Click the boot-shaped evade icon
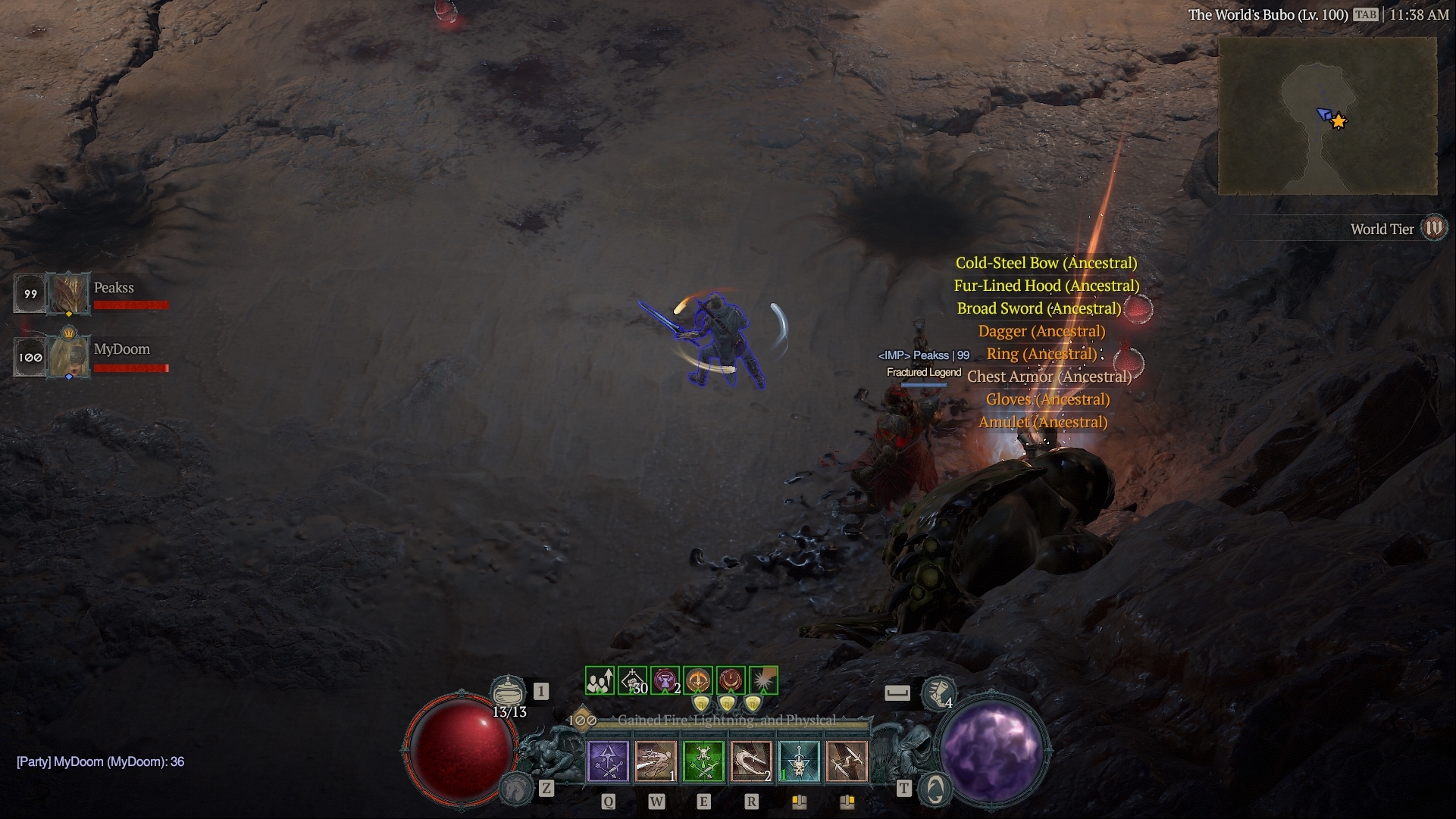 [x=938, y=692]
